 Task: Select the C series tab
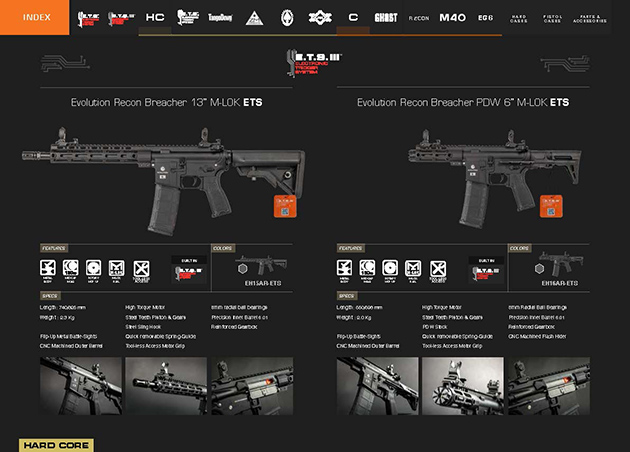pyautogui.click(x=353, y=18)
